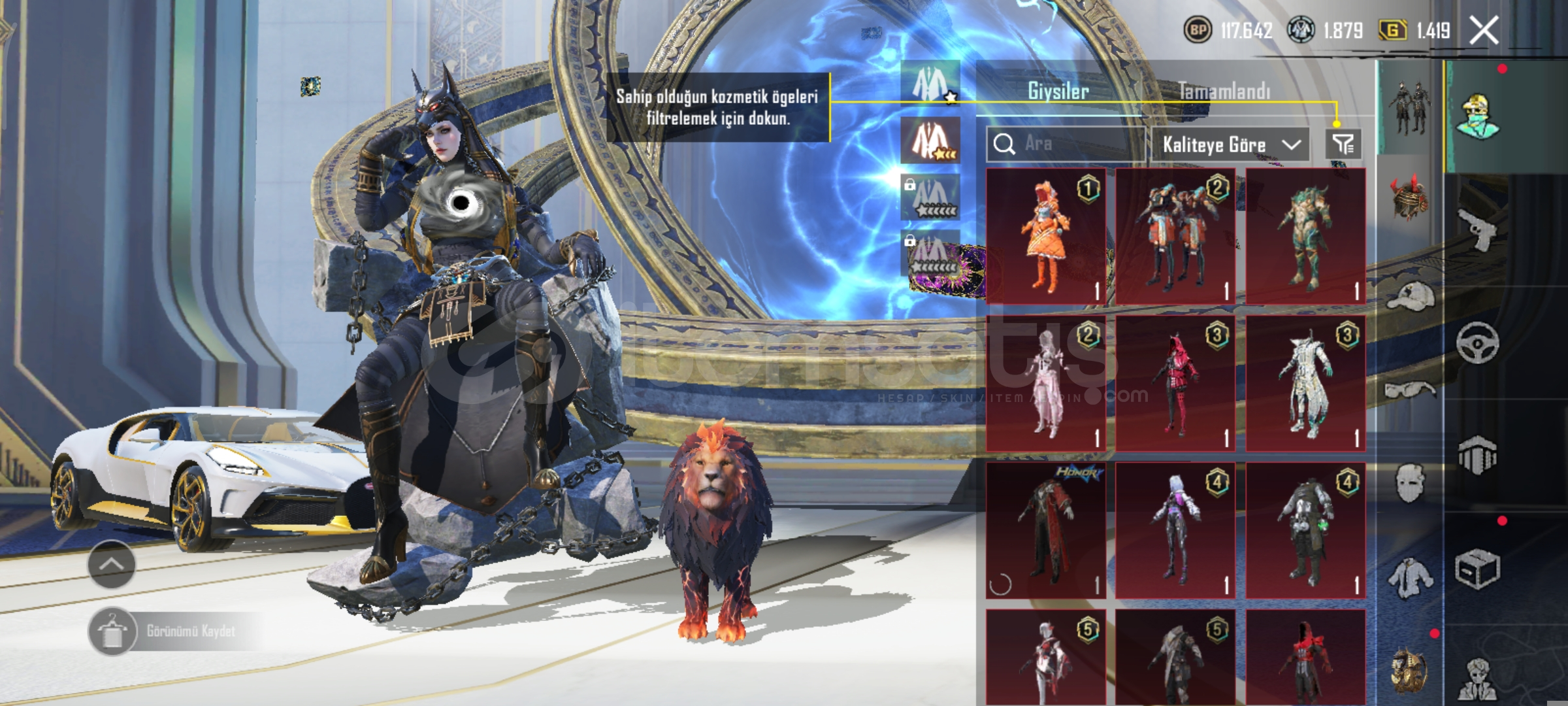The height and width of the screenshot is (706, 1568).
Task: Close the inventory with the X button
Action: coord(1483,31)
